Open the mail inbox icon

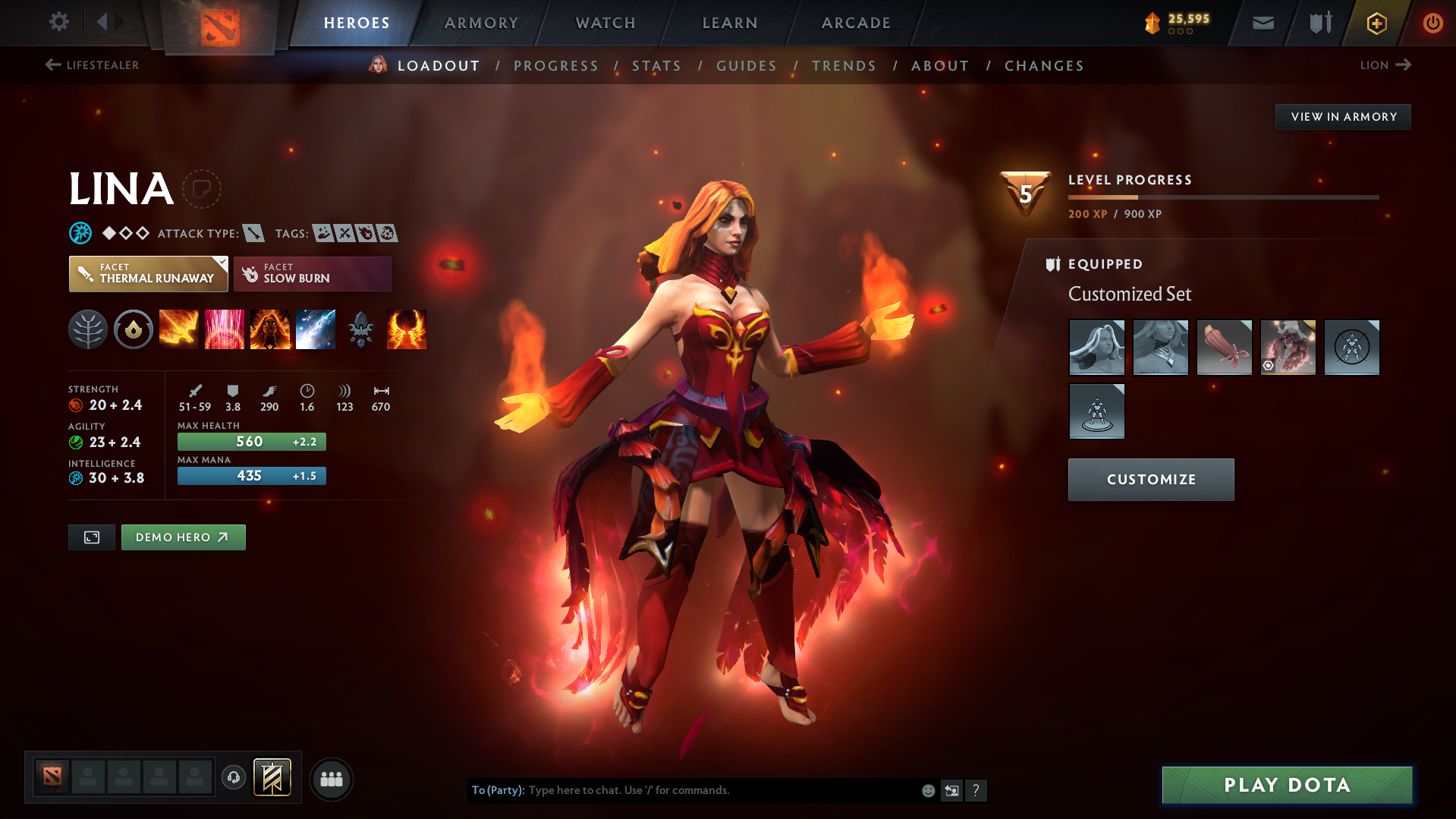(1262, 23)
